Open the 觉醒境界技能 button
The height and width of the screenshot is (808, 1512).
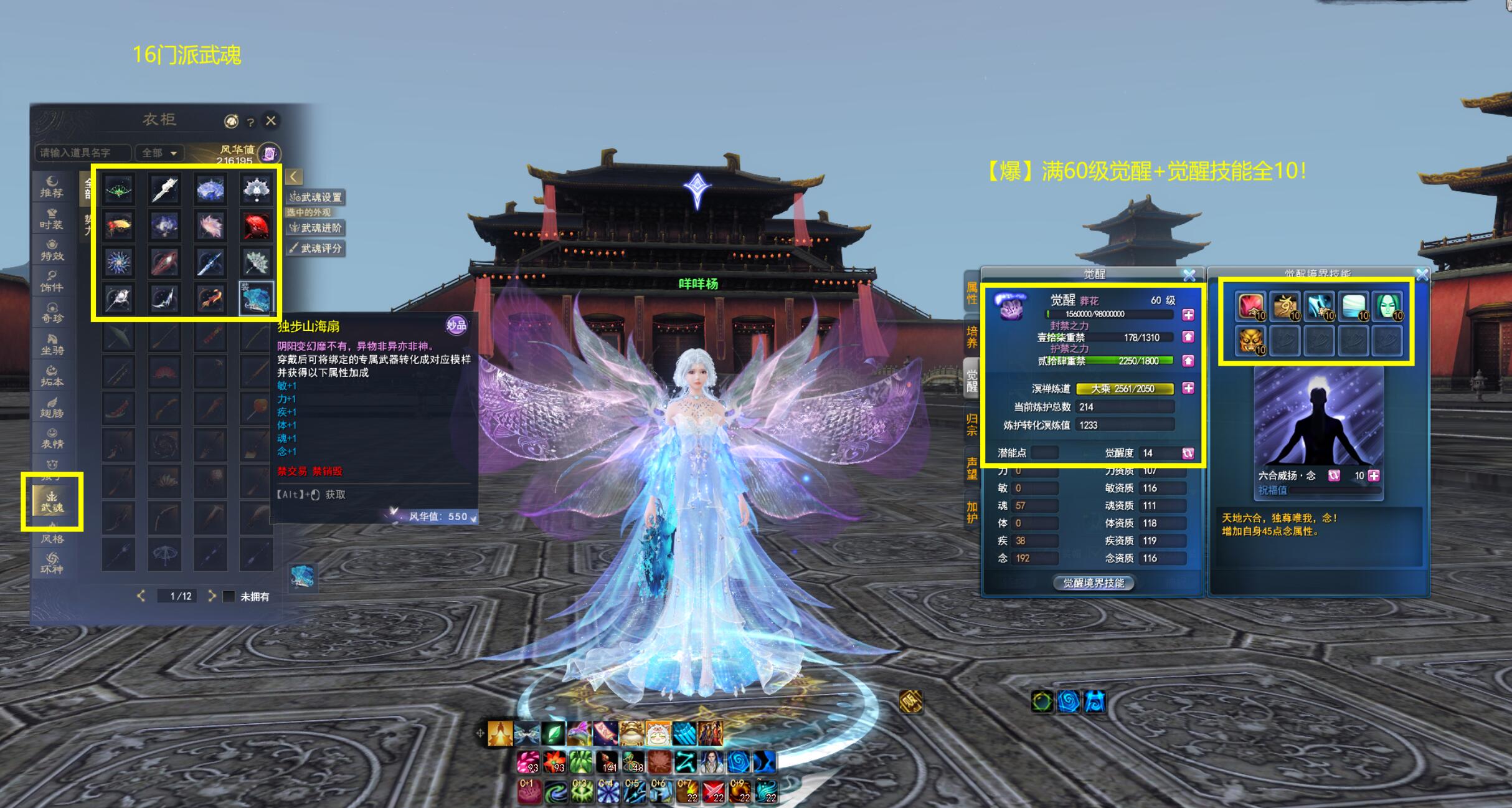coord(1094,583)
